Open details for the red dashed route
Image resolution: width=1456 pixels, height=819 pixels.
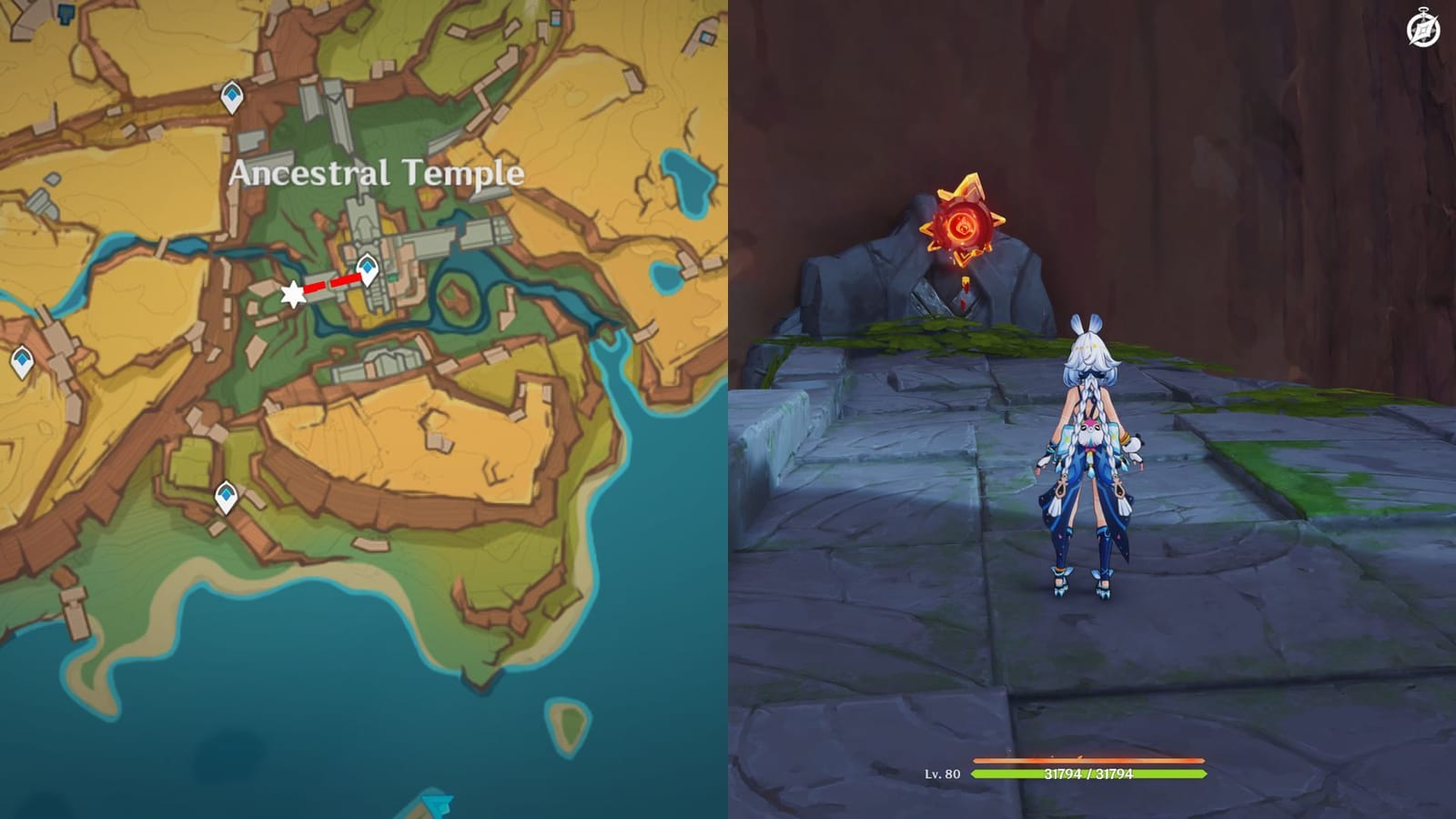click(329, 283)
